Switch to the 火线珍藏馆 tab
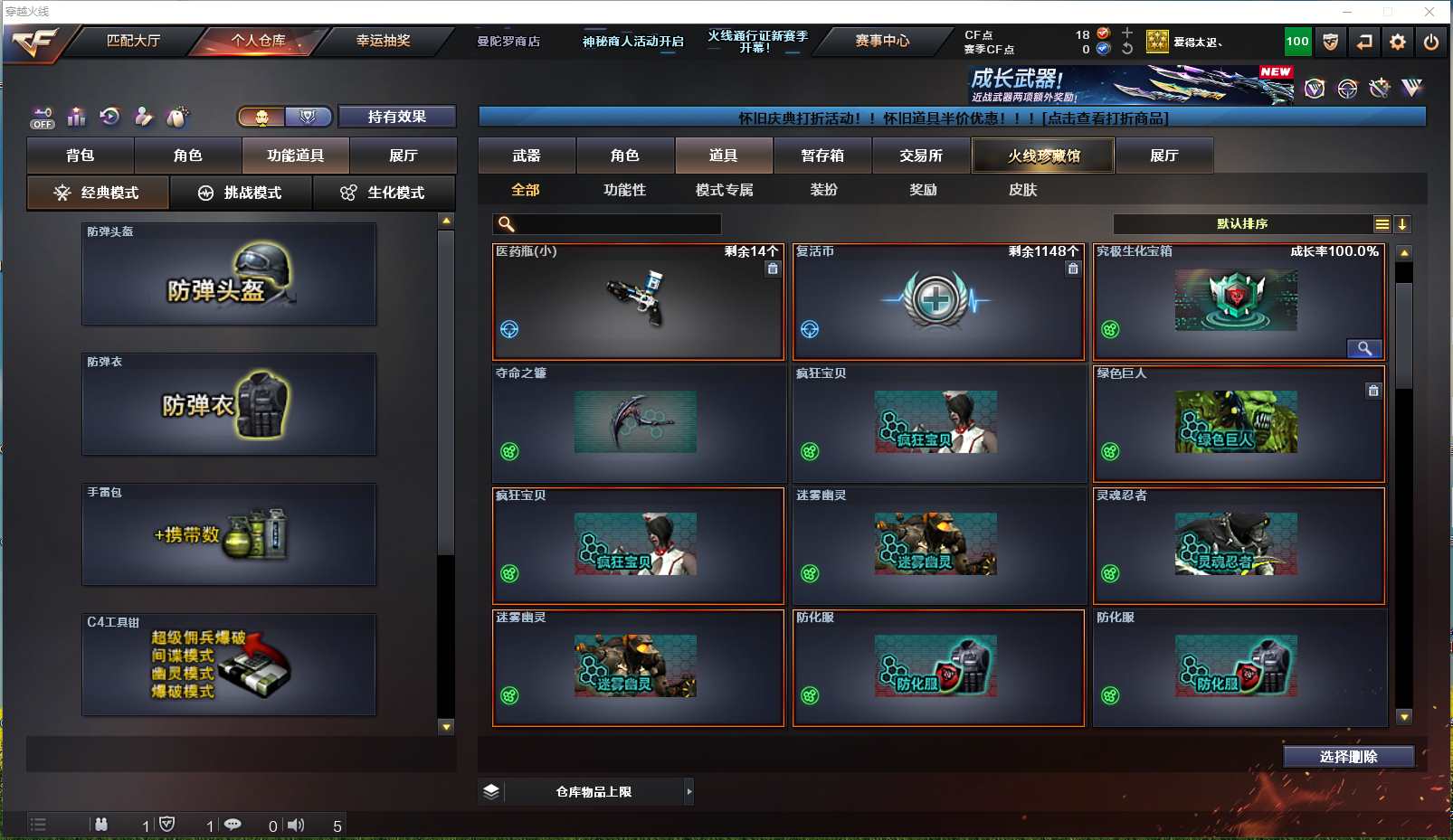The image size is (1453, 840). click(x=1043, y=156)
